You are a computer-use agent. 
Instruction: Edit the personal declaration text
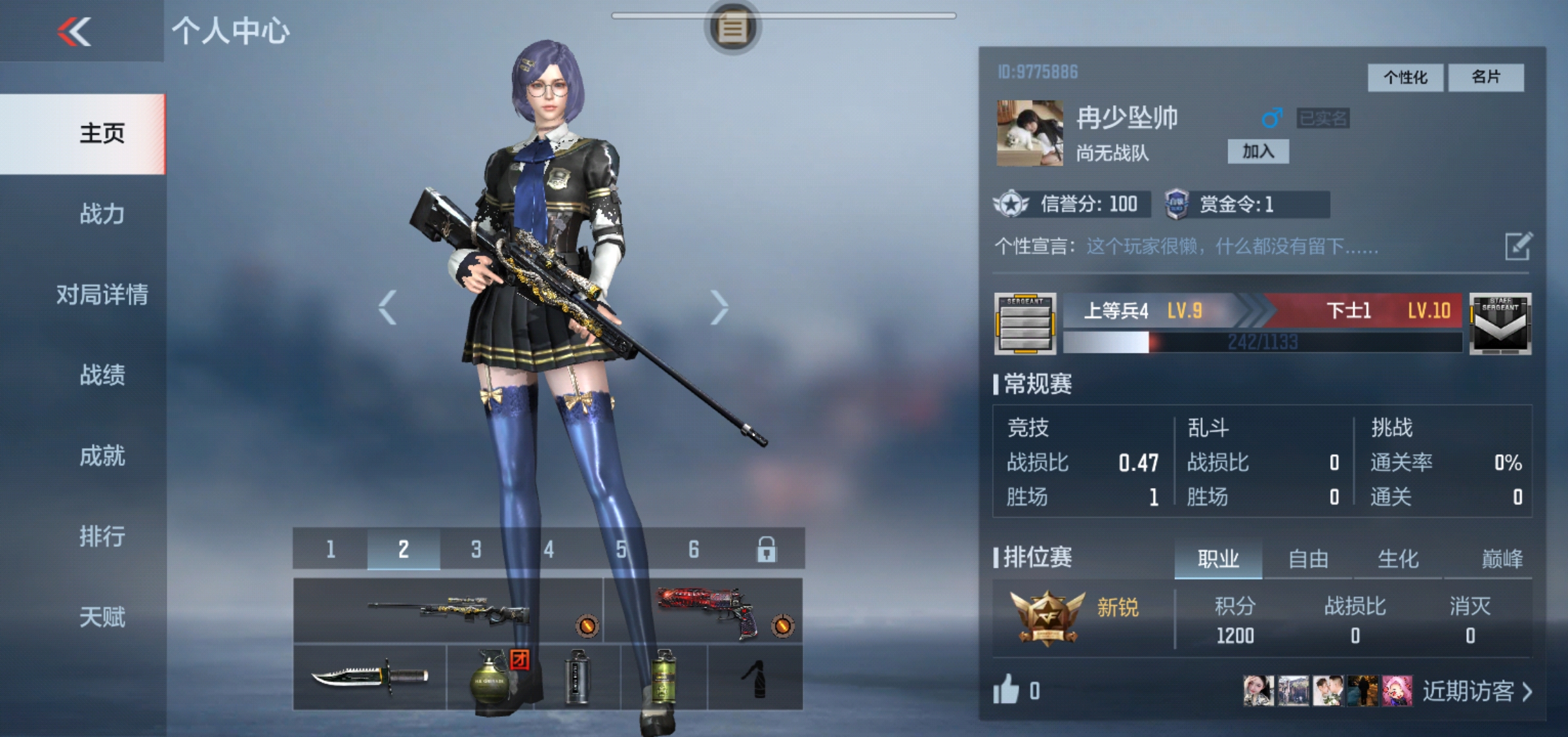[1518, 246]
